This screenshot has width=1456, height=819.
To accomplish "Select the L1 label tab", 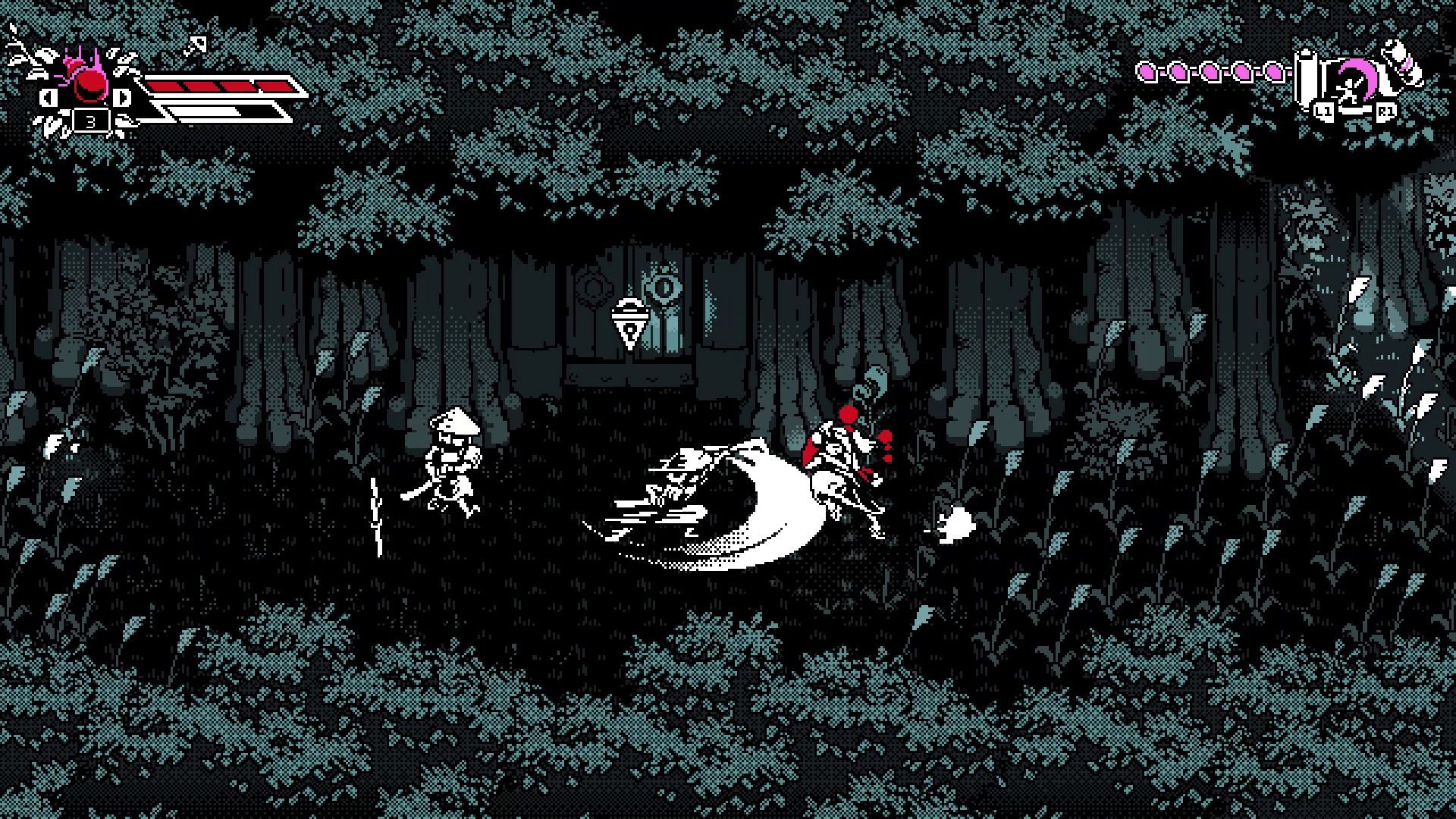I will [x=1323, y=111].
